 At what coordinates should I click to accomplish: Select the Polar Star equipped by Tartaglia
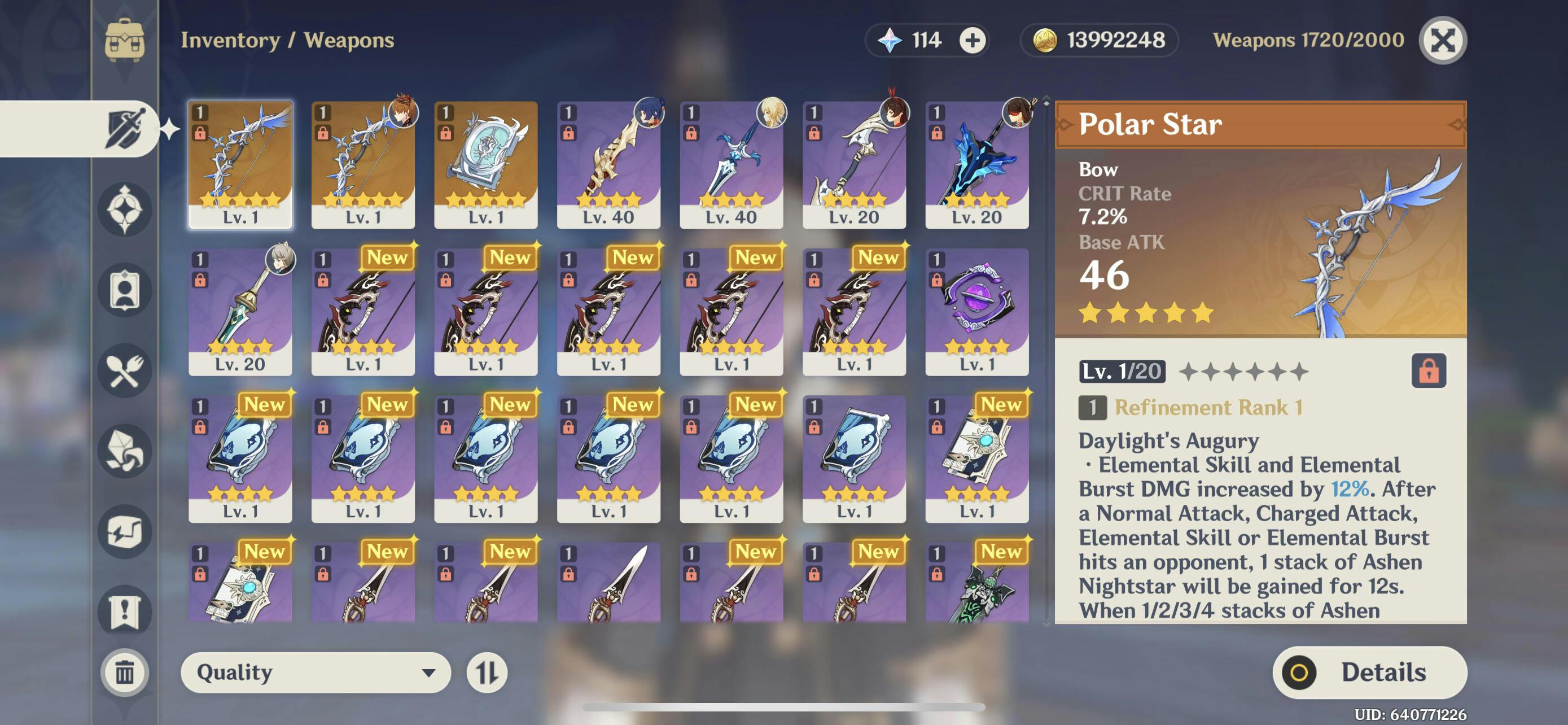click(363, 164)
